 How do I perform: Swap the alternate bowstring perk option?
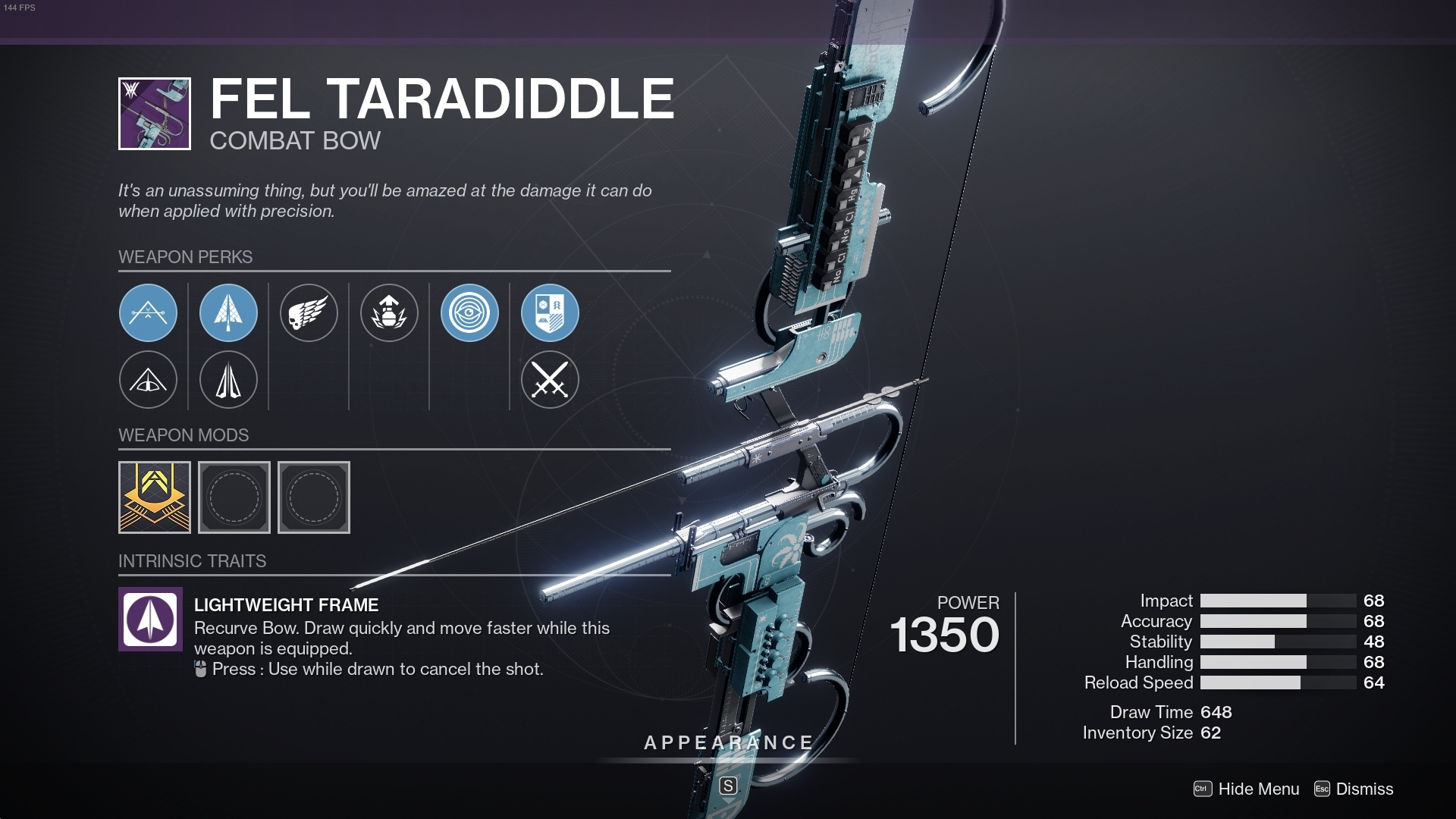pyautogui.click(x=148, y=380)
